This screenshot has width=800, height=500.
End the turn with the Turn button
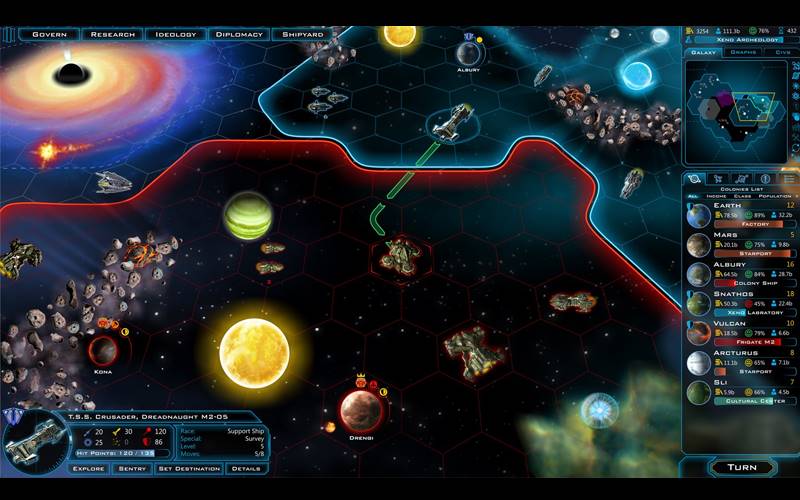click(741, 467)
